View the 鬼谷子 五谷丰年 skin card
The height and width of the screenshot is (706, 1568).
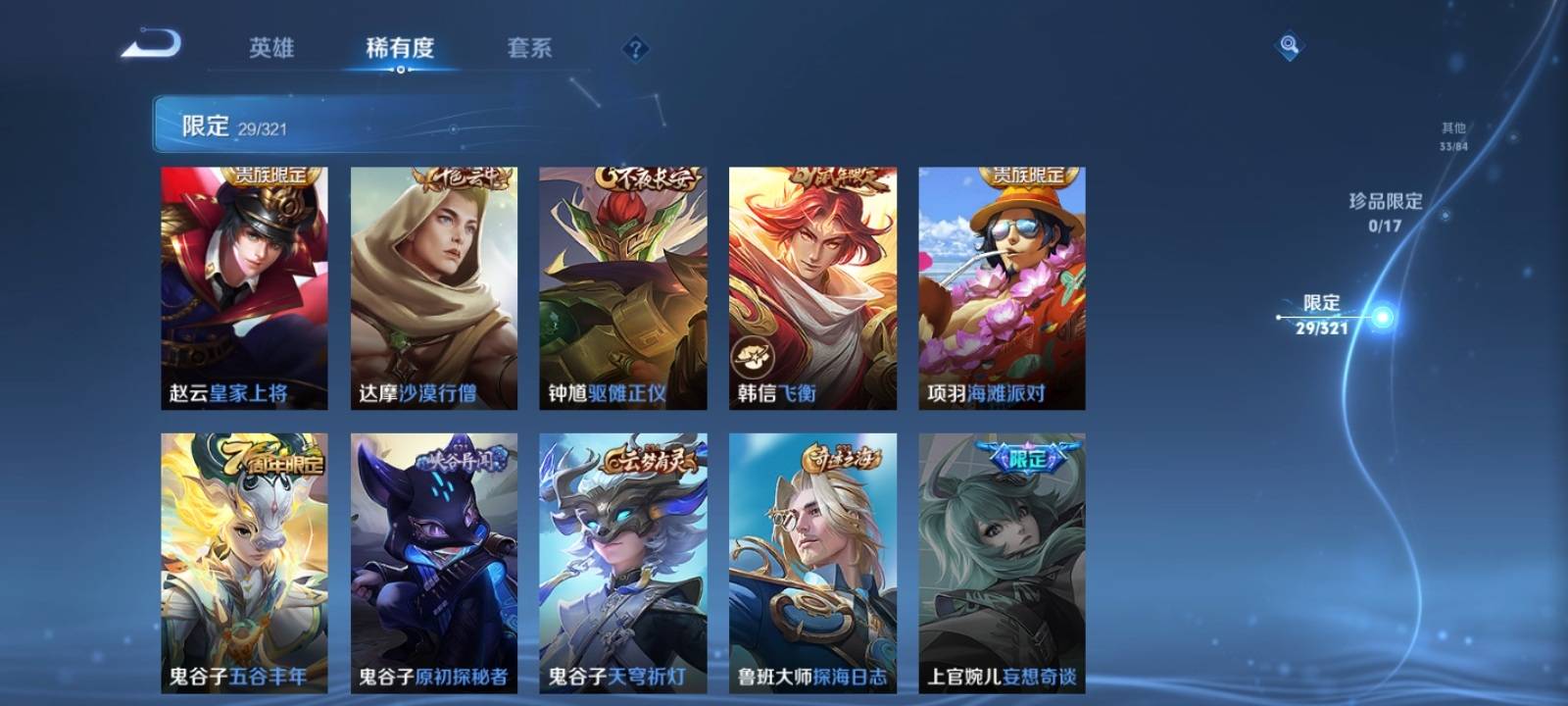244,563
